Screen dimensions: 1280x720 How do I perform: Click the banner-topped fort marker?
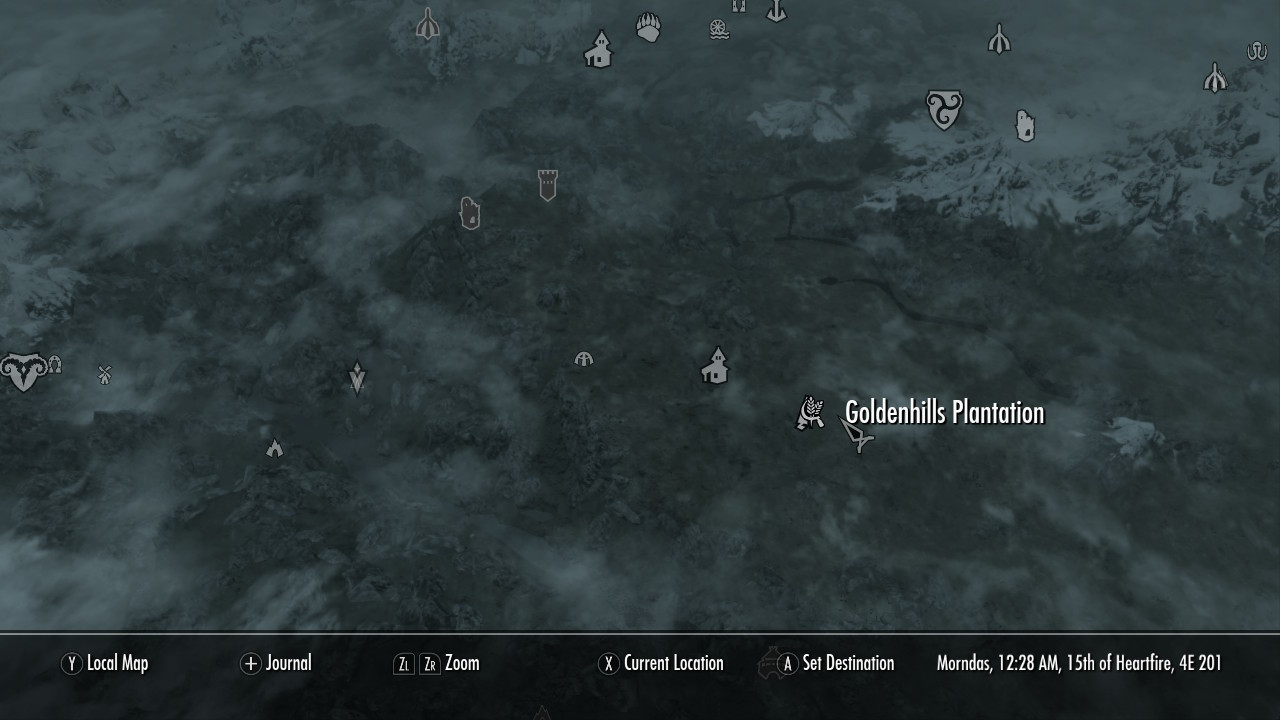[546, 185]
